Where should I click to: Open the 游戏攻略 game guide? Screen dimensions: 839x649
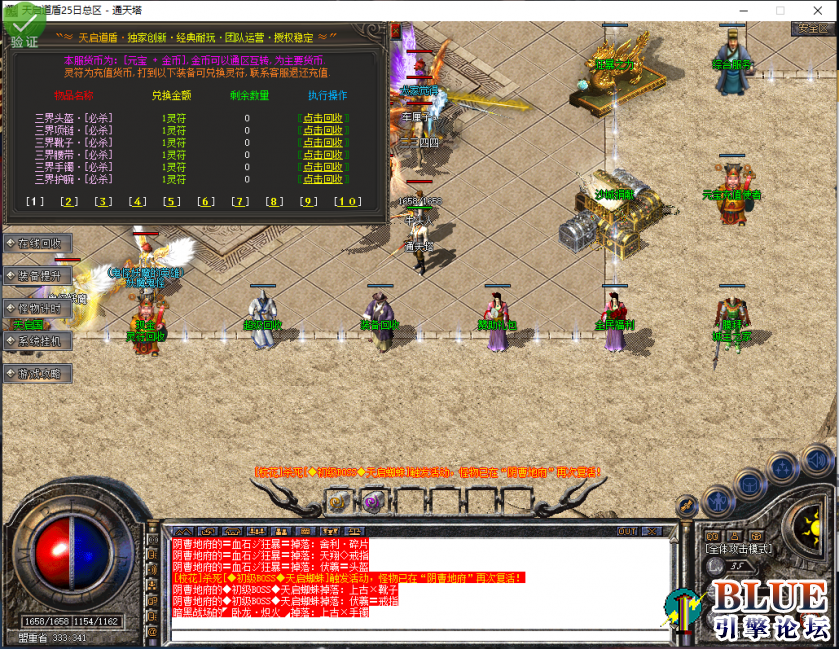(38, 373)
